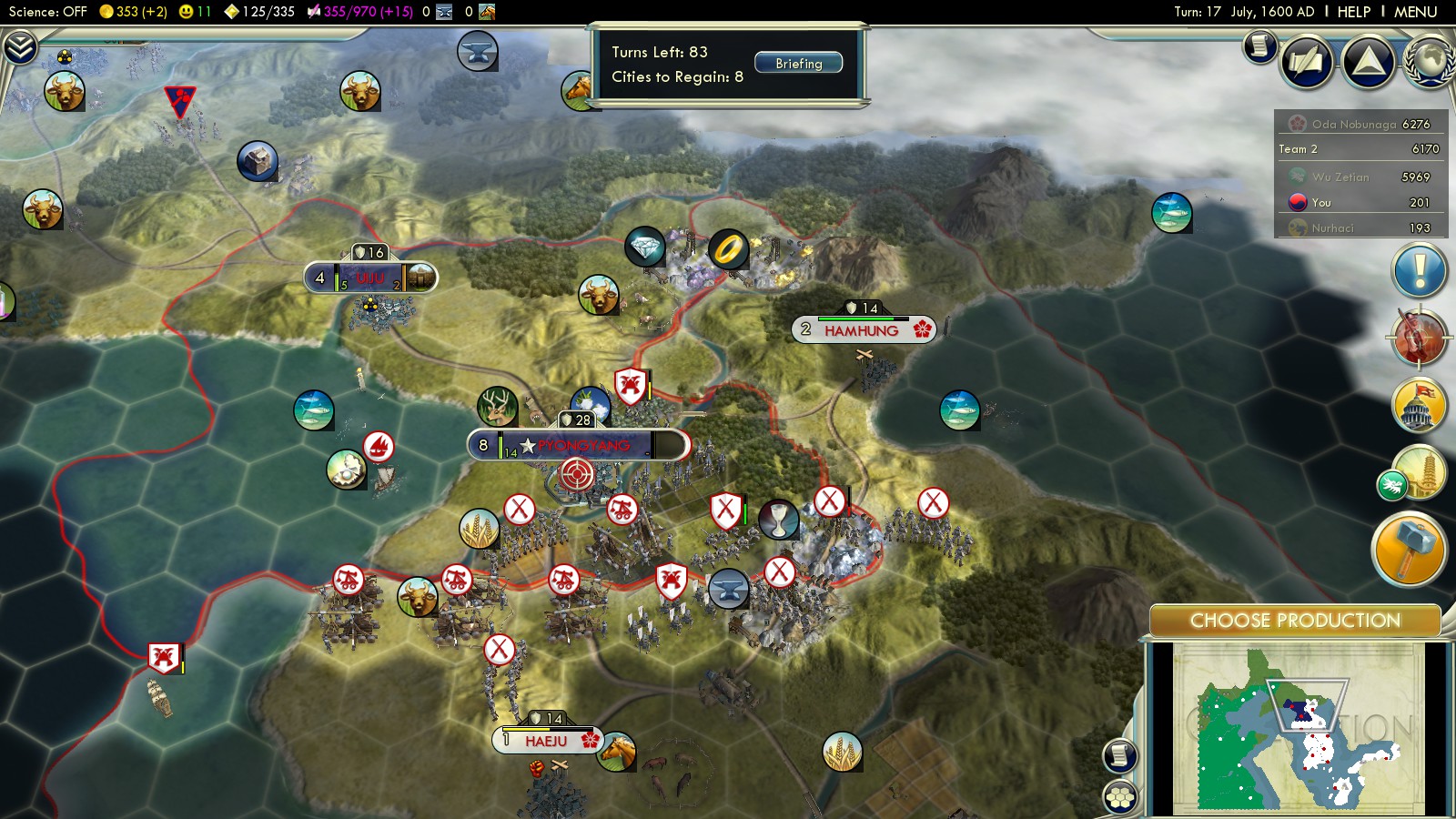Screen dimensions: 1456x819
Task: Open the capitol building notification
Action: coord(1419,406)
